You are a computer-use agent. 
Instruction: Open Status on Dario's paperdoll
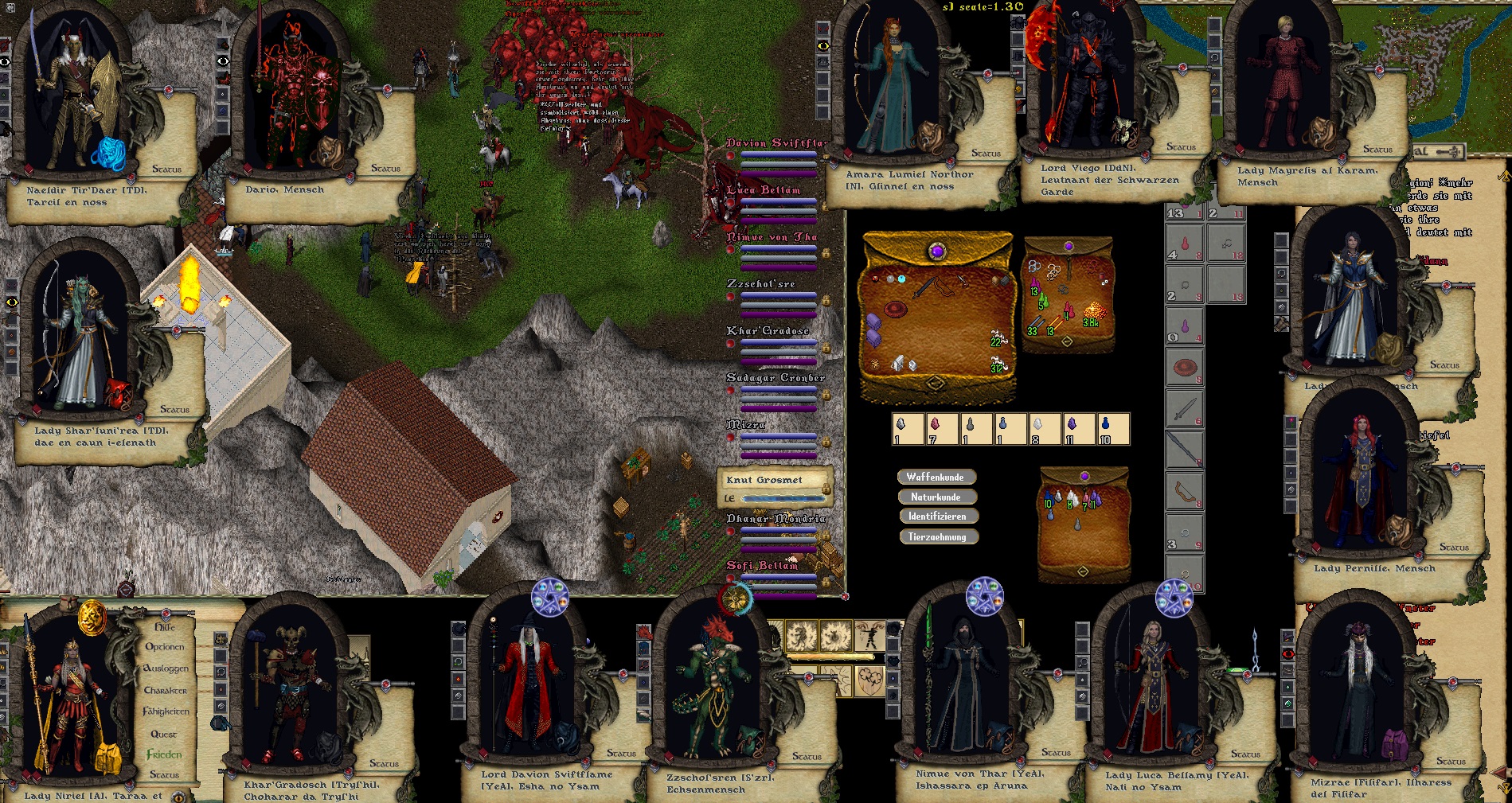[385, 169]
